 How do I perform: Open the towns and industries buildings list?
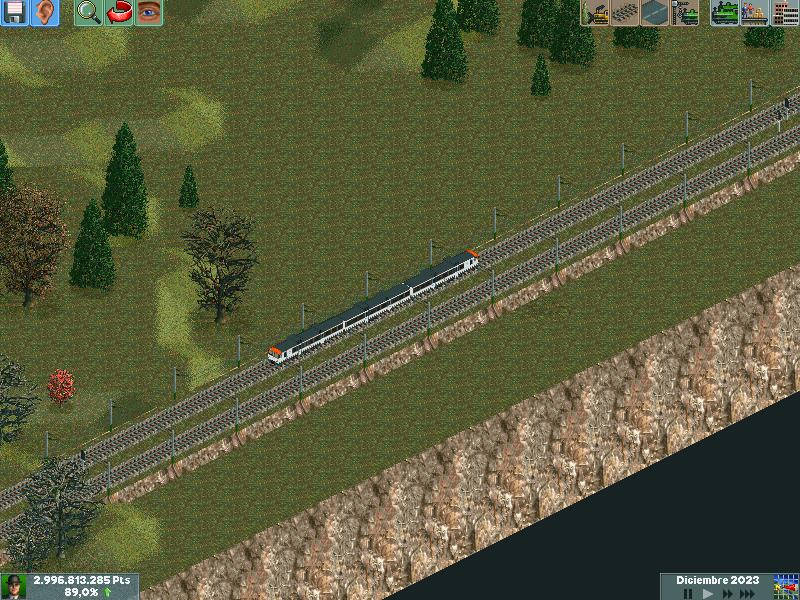(x=784, y=13)
